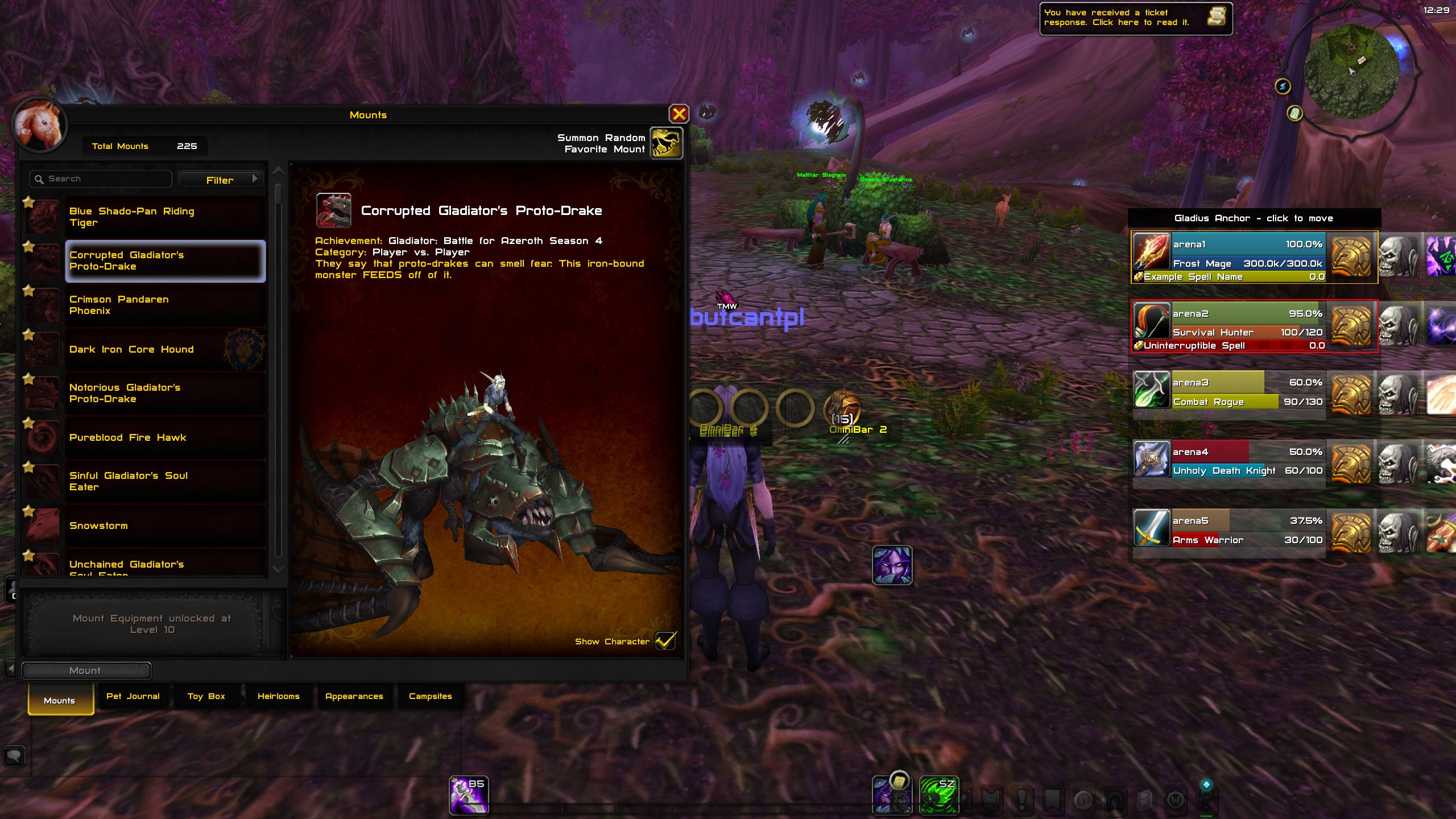
Task: Switch to the Pet Journal tab
Action: [x=133, y=696]
